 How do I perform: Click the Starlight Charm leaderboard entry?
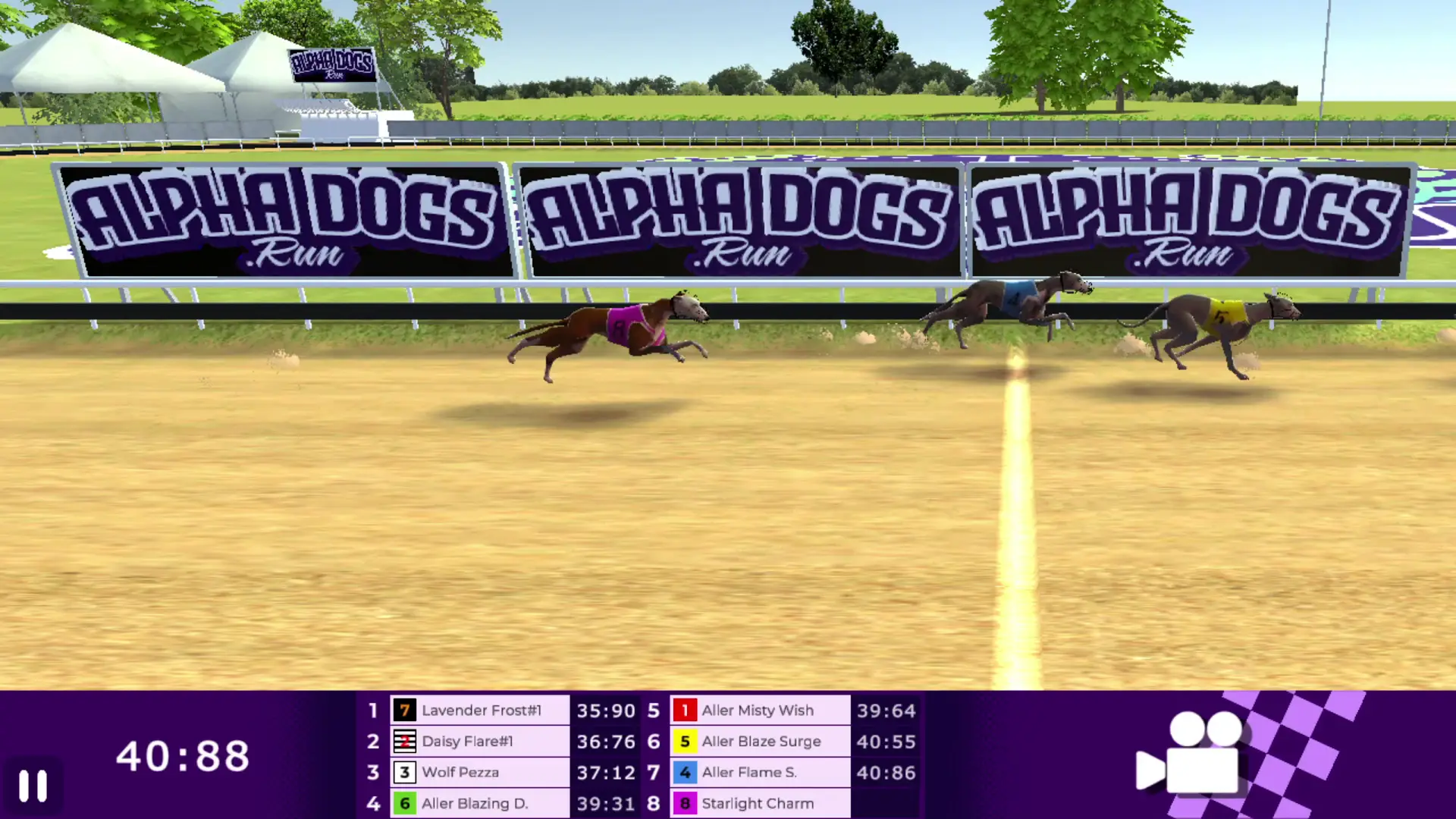click(x=757, y=803)
